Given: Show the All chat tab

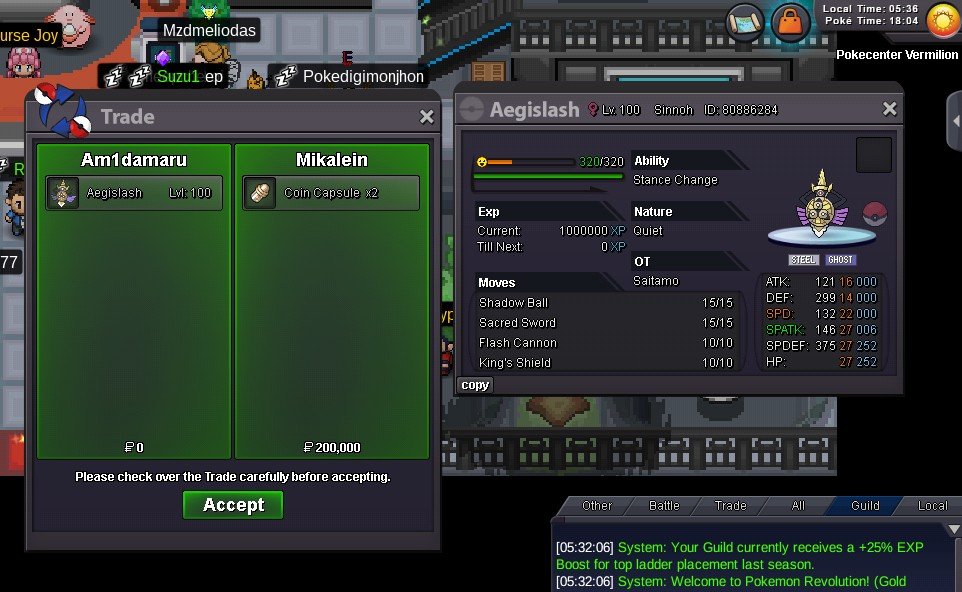Looking at the screenshot, I should pyautogui.click(x=798, y=506).
